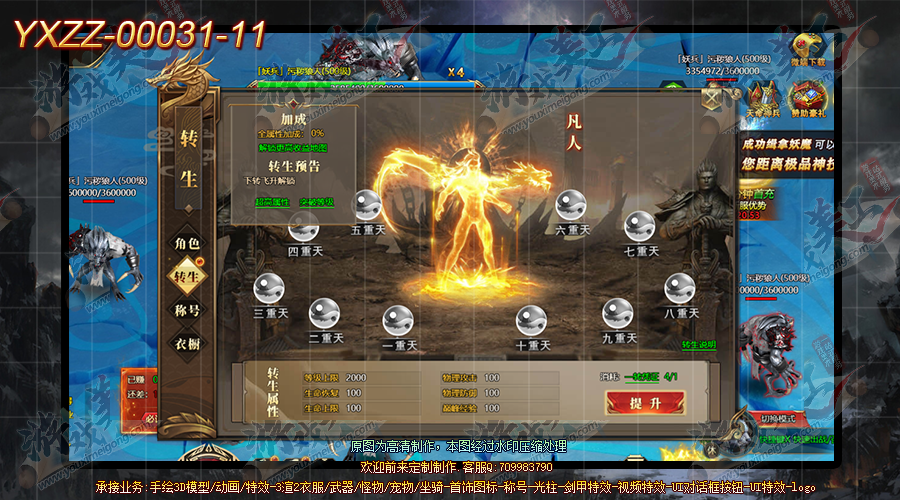Click the 十重天 orb
Image resolution: width=900 pixels, height=500 pixels.
click(x=532, y=321)
